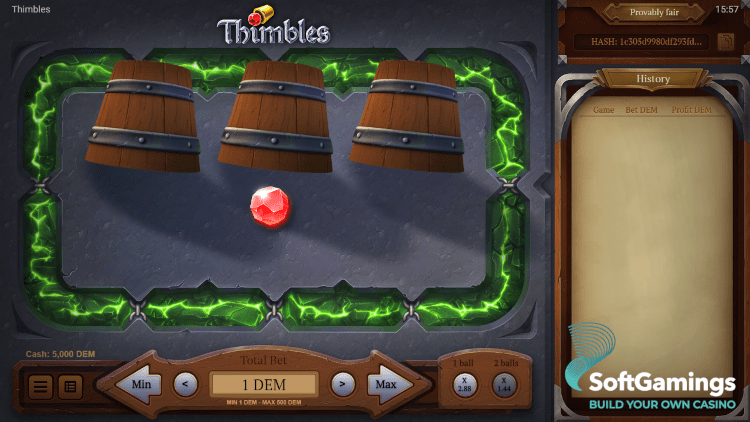Set the bet to Min
Viewport: 750px width, 422px height.
pos(136,383)
